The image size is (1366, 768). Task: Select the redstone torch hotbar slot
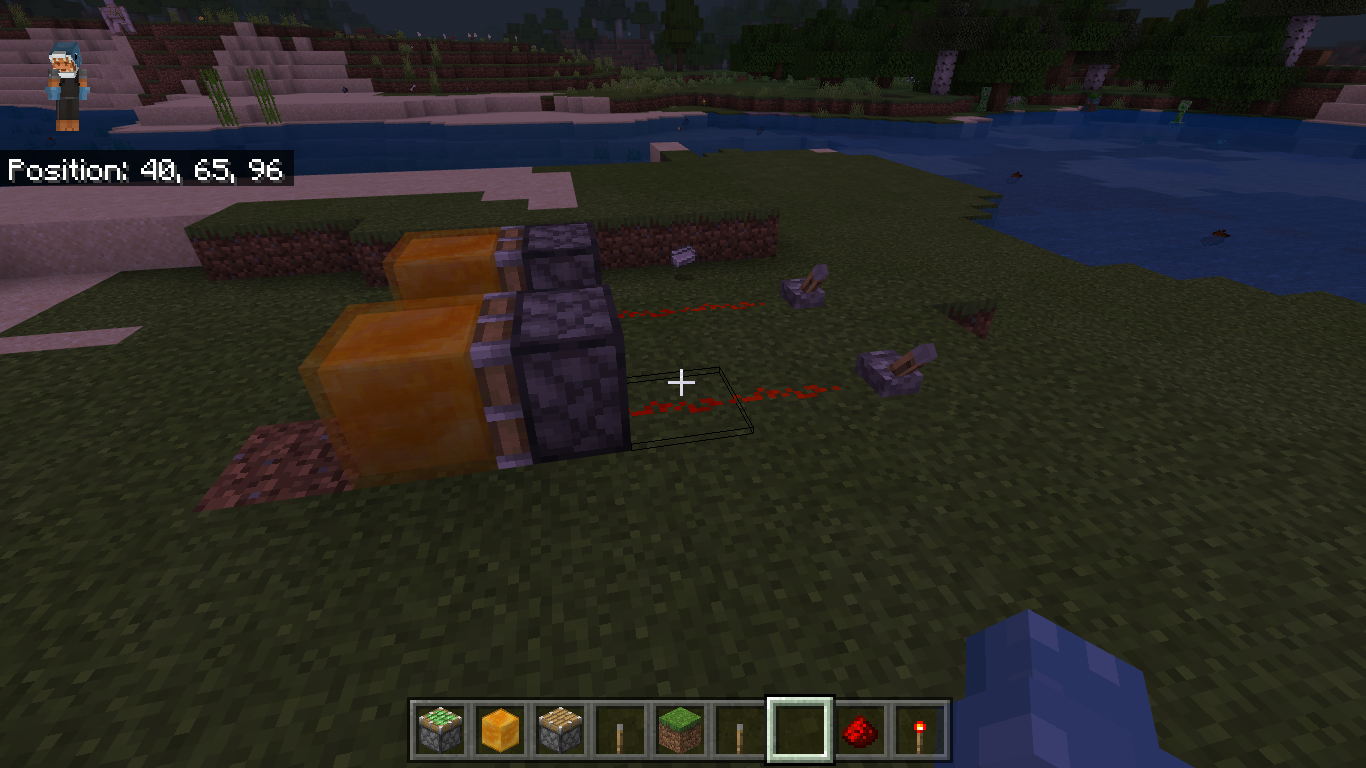tap(919, 731)
